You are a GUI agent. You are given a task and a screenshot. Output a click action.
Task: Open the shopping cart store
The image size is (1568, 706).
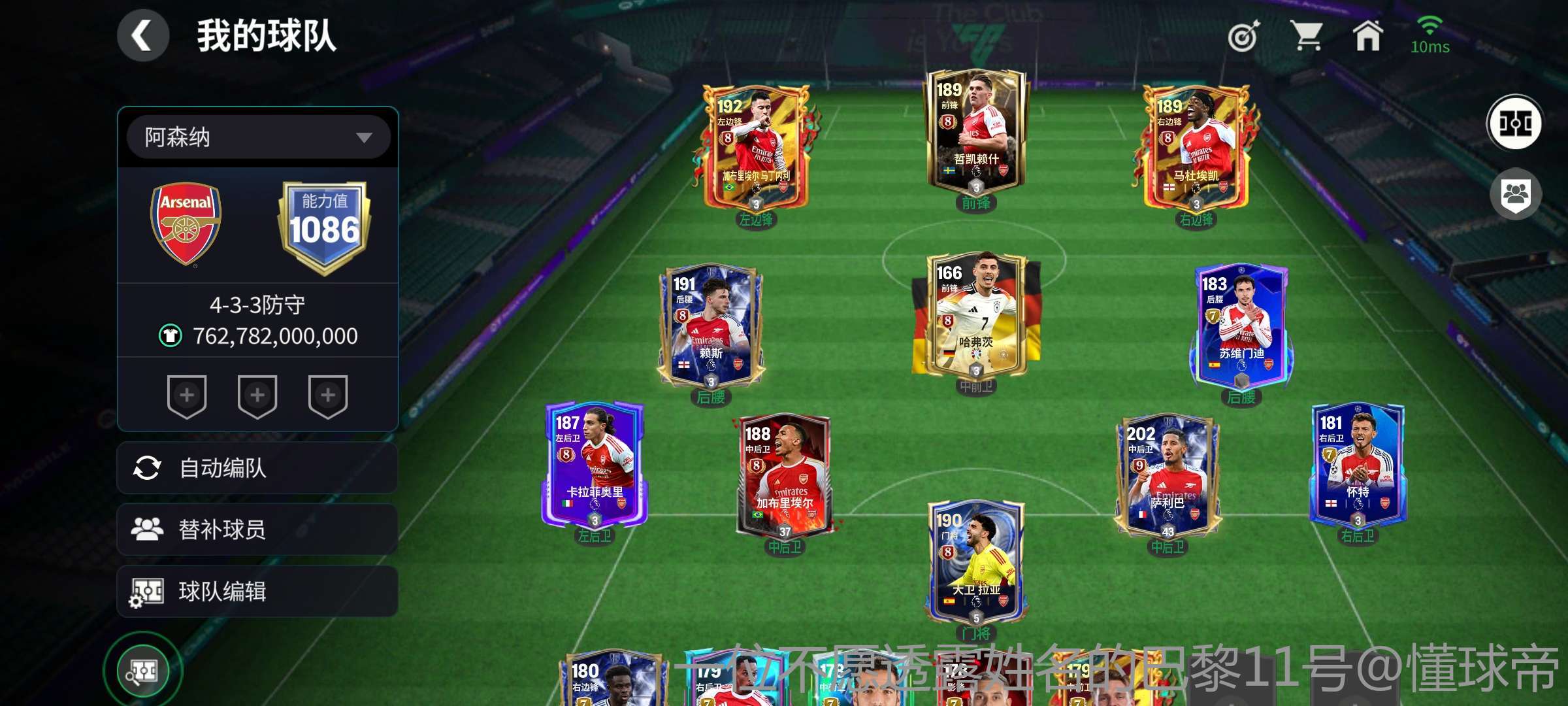click(1306, 36)
